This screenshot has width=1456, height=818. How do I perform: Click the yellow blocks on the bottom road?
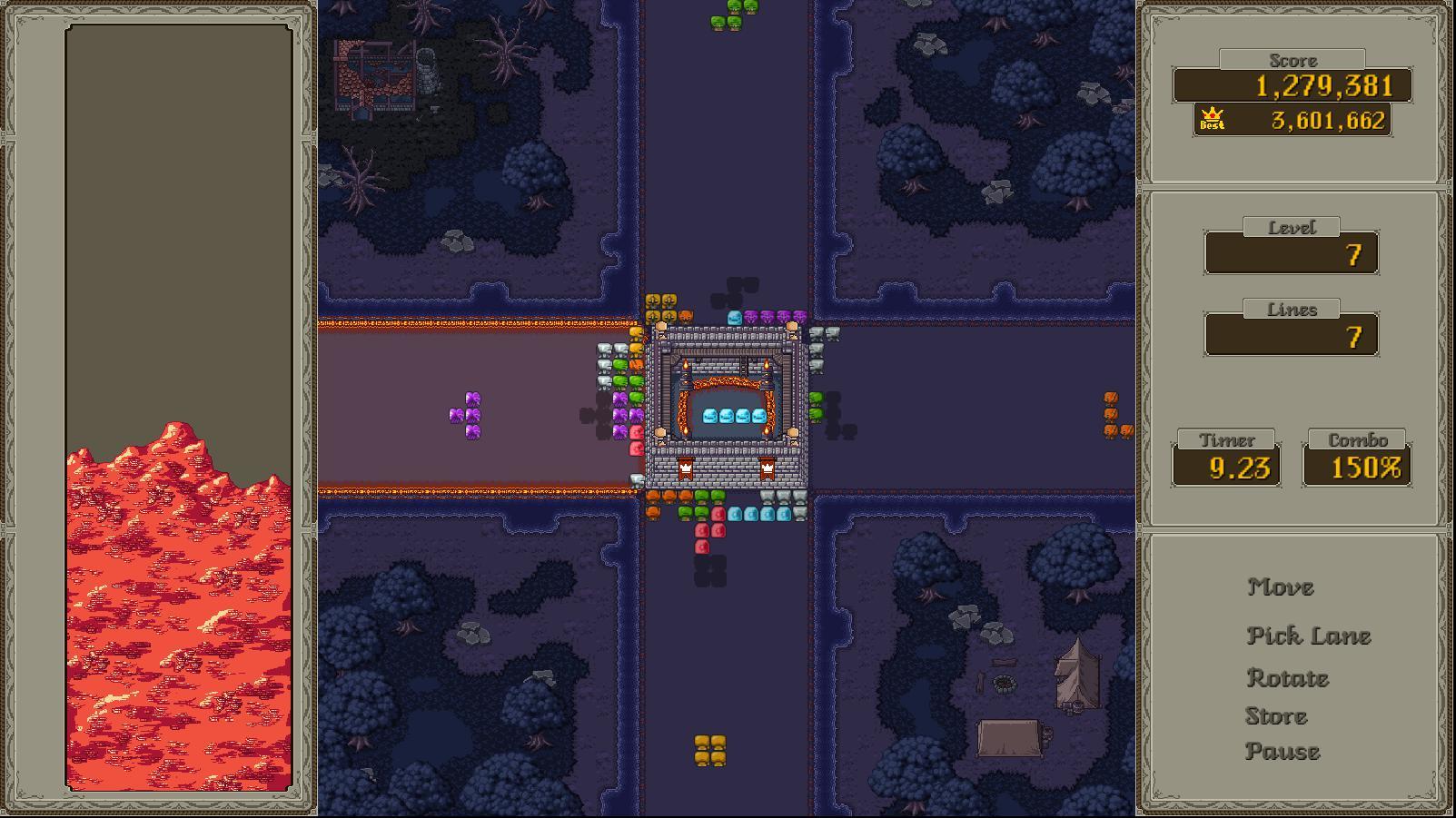708,752
